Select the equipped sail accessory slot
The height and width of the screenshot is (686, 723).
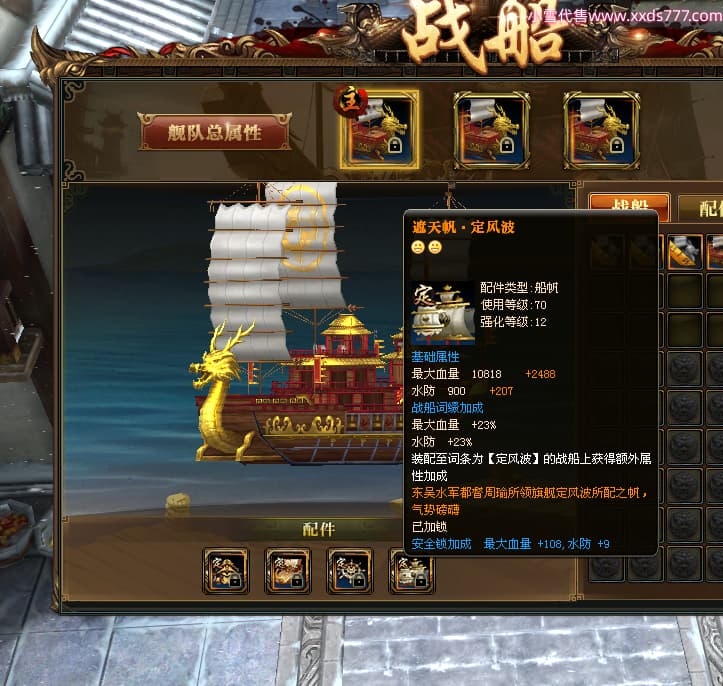(411, 571)
